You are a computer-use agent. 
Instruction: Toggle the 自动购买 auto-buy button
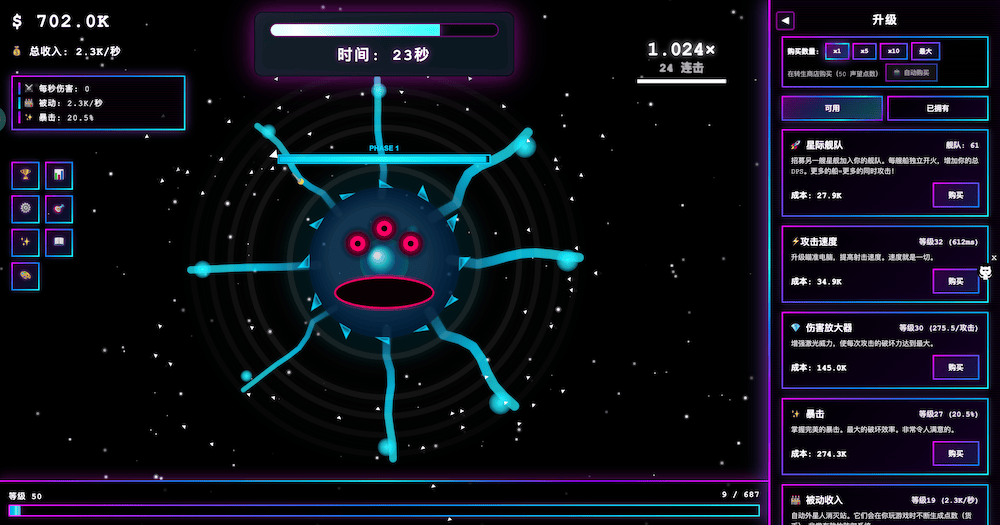click(x=911, y=73)
